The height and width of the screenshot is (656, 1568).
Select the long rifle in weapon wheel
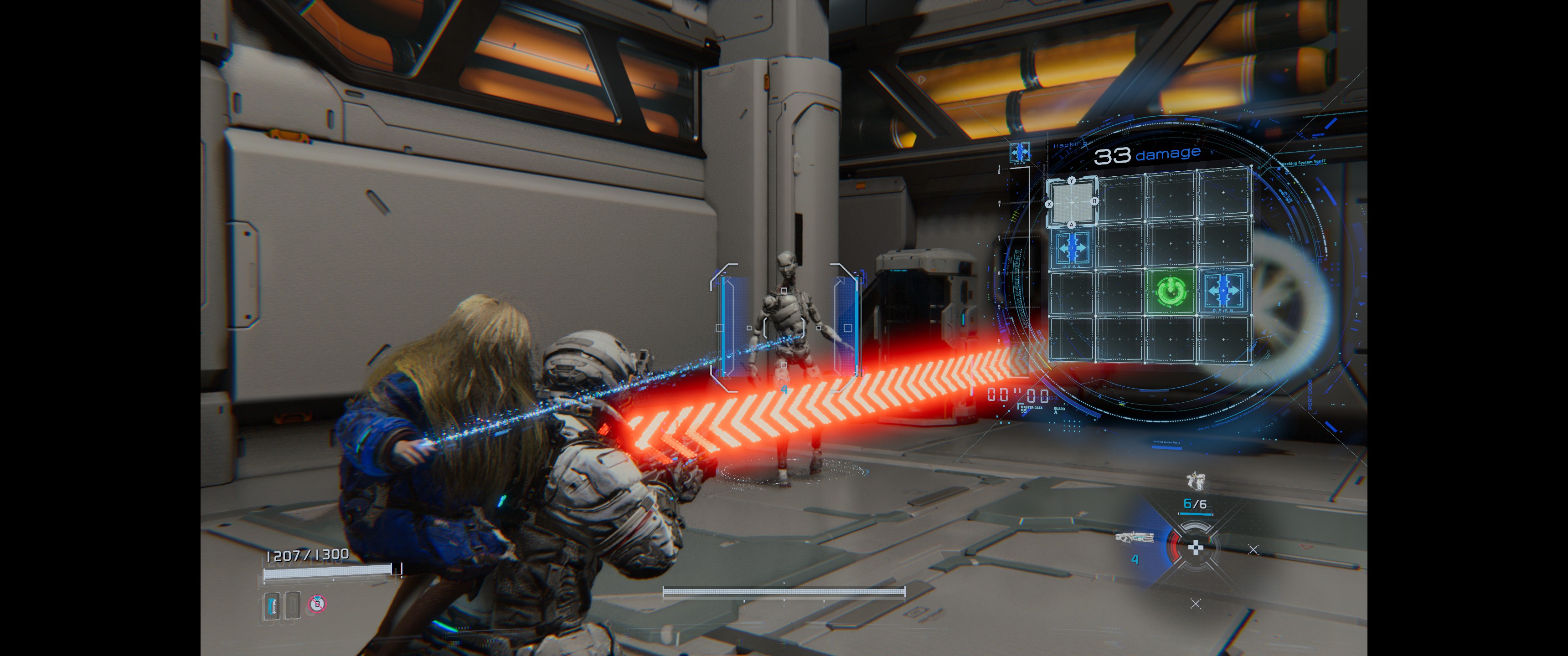[1135, 538]
